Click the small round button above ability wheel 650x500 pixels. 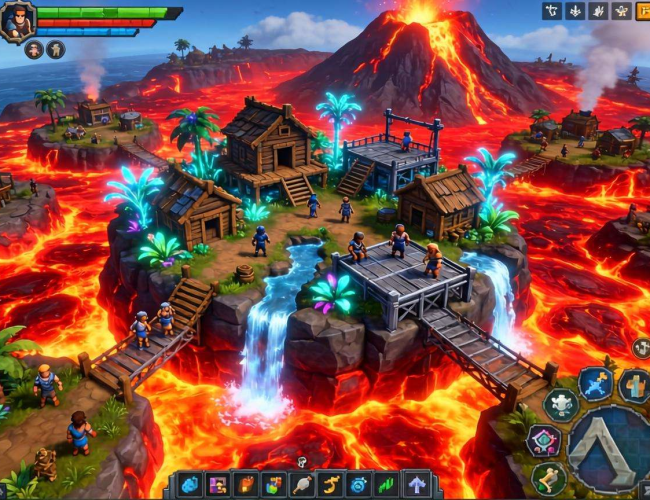coord(641,347)
